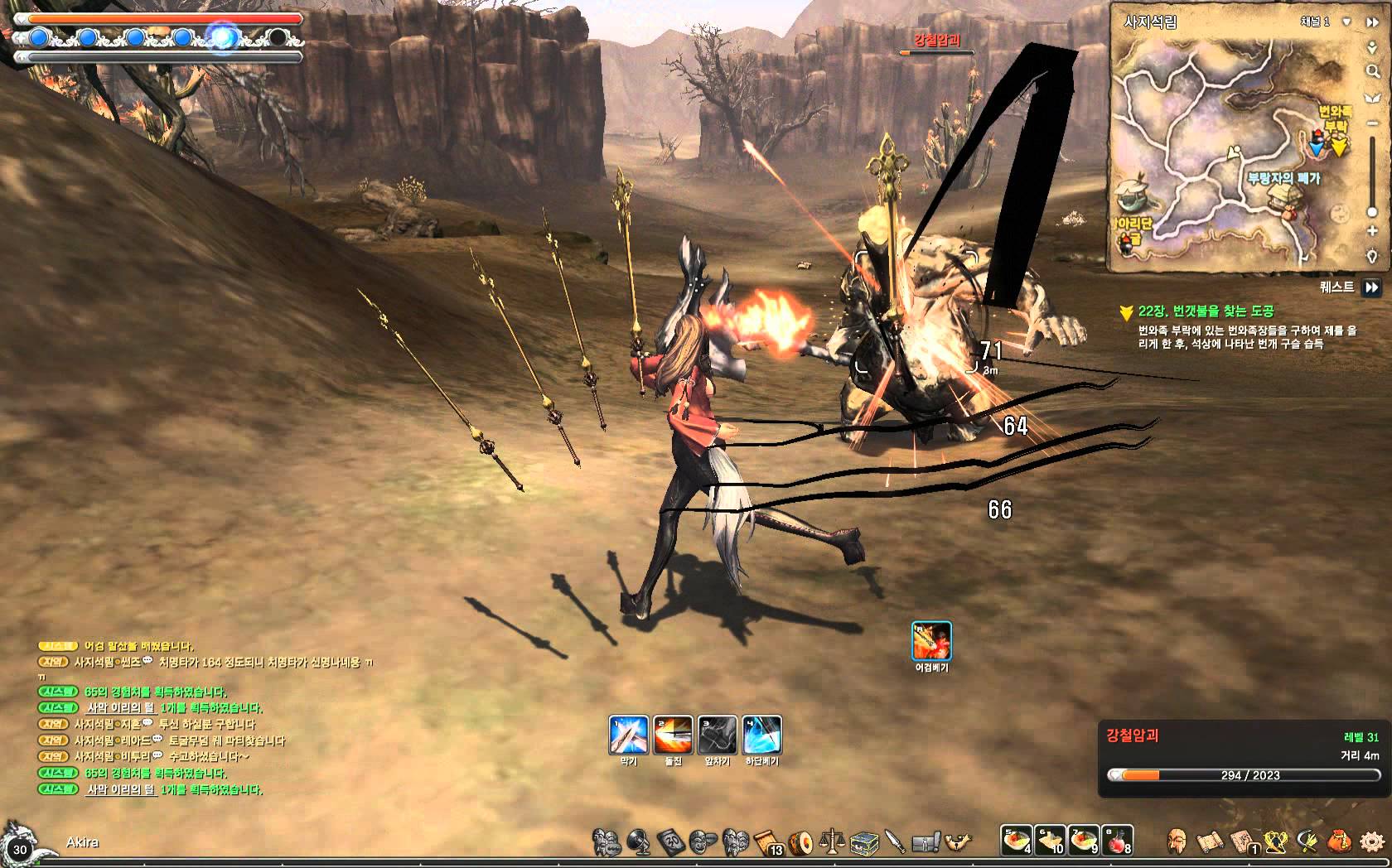Activate the 하단베기 low slash skill

coord(762,735)
